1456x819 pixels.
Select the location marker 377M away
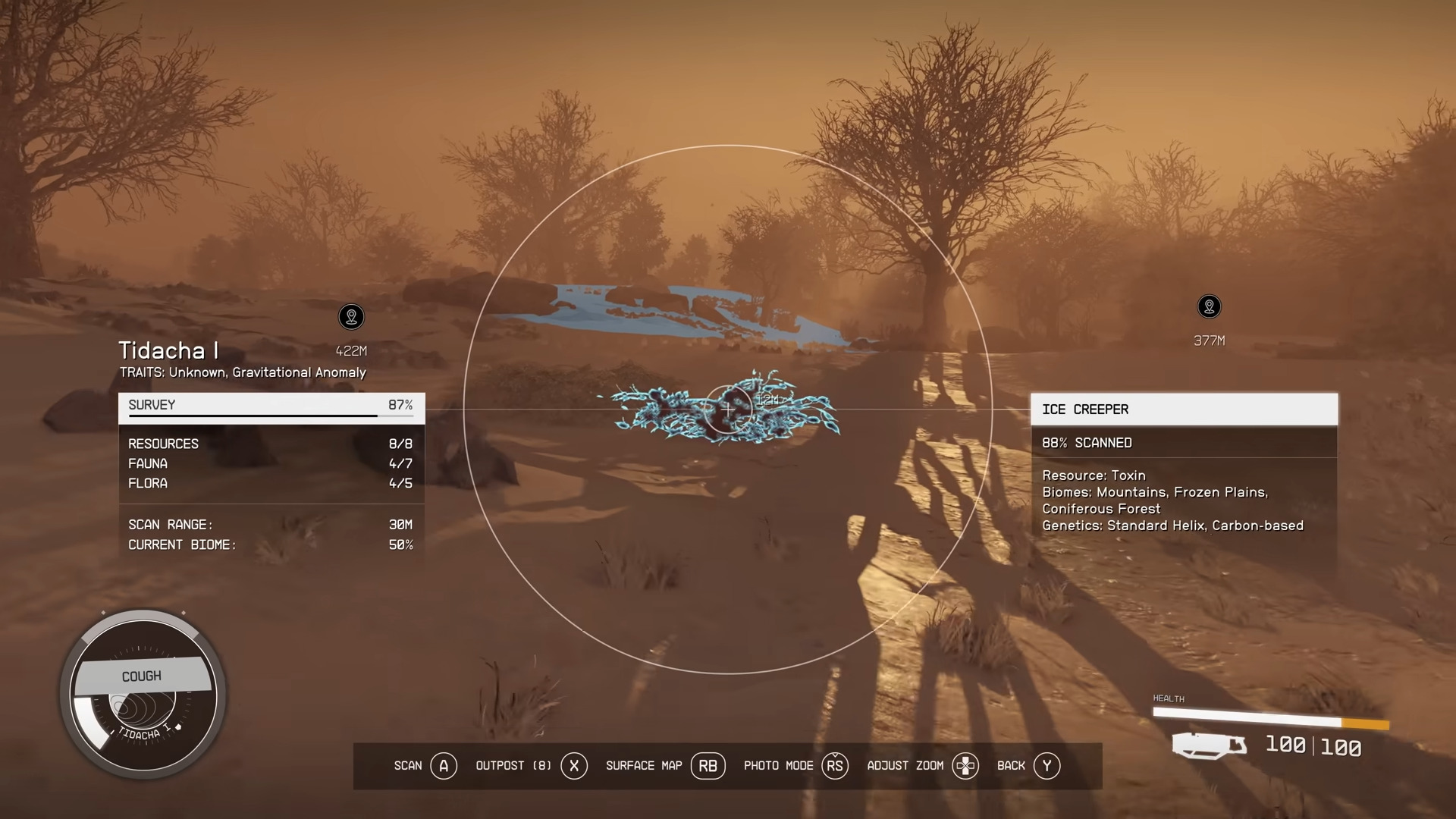1209,307
